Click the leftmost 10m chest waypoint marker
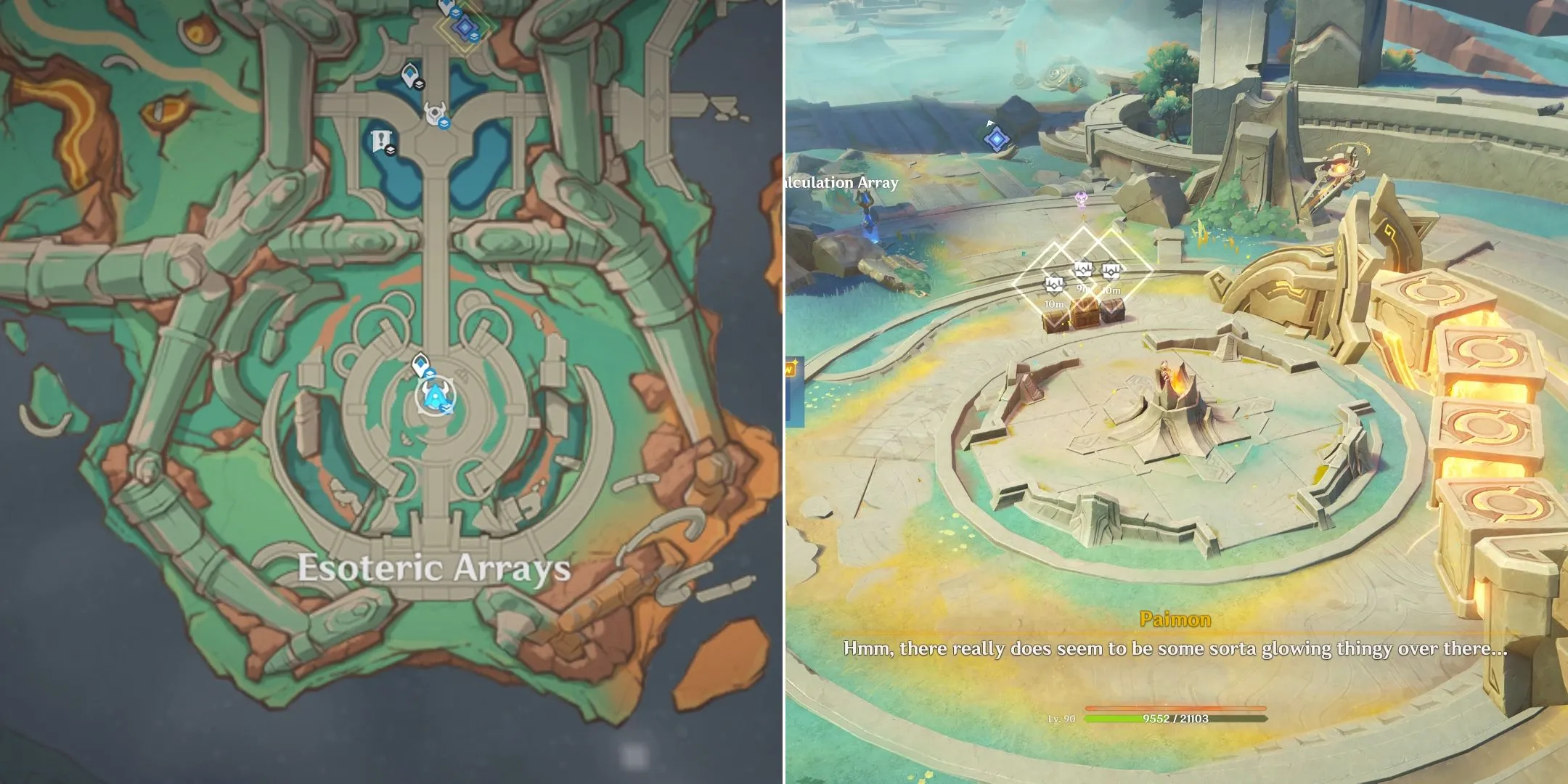The width and height of the screenshot is (1568, 784). coord(1054,285)
